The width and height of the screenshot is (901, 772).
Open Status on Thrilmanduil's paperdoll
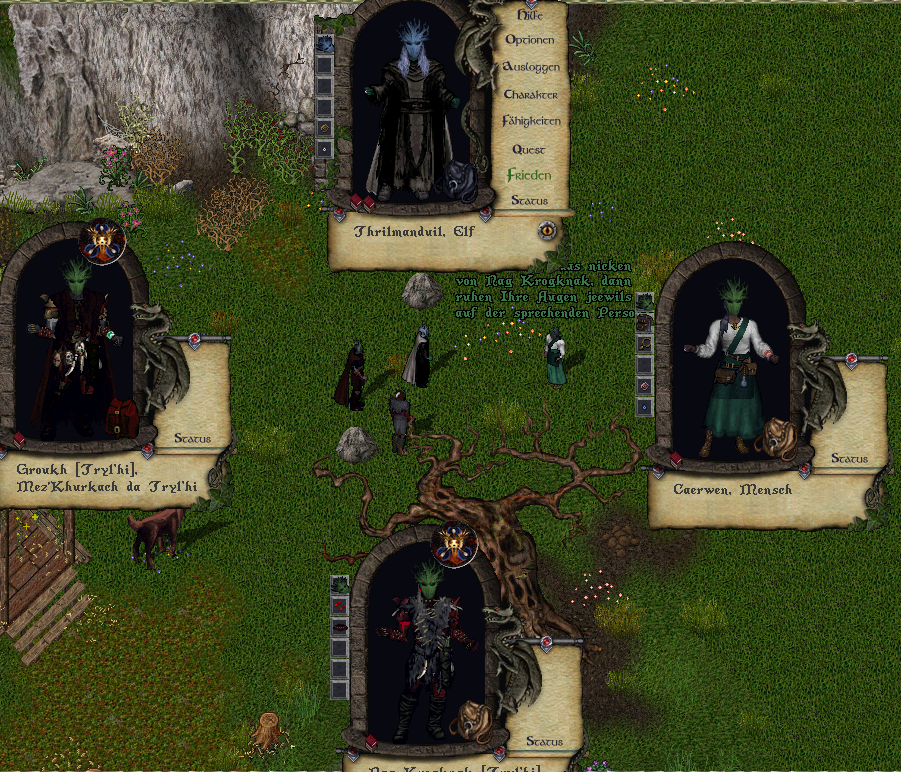[x=529, y=200]
